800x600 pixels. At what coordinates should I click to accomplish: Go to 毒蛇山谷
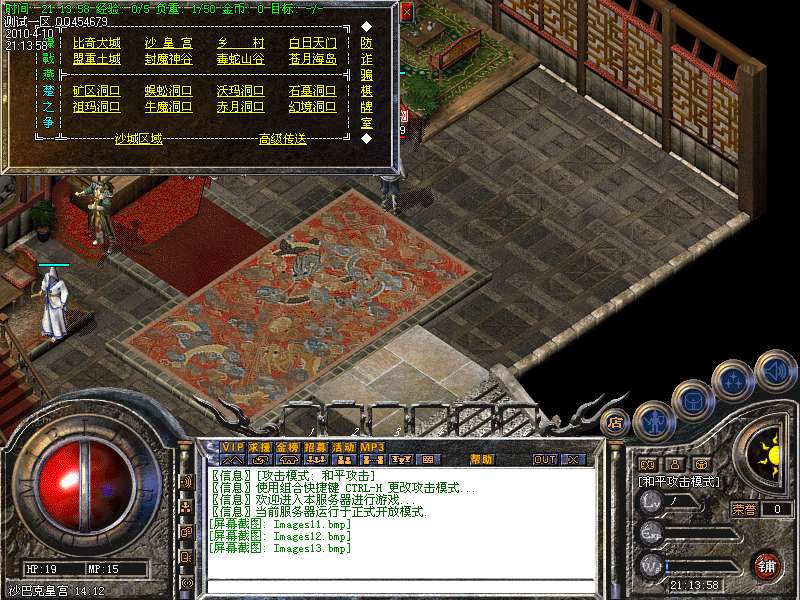240,59
